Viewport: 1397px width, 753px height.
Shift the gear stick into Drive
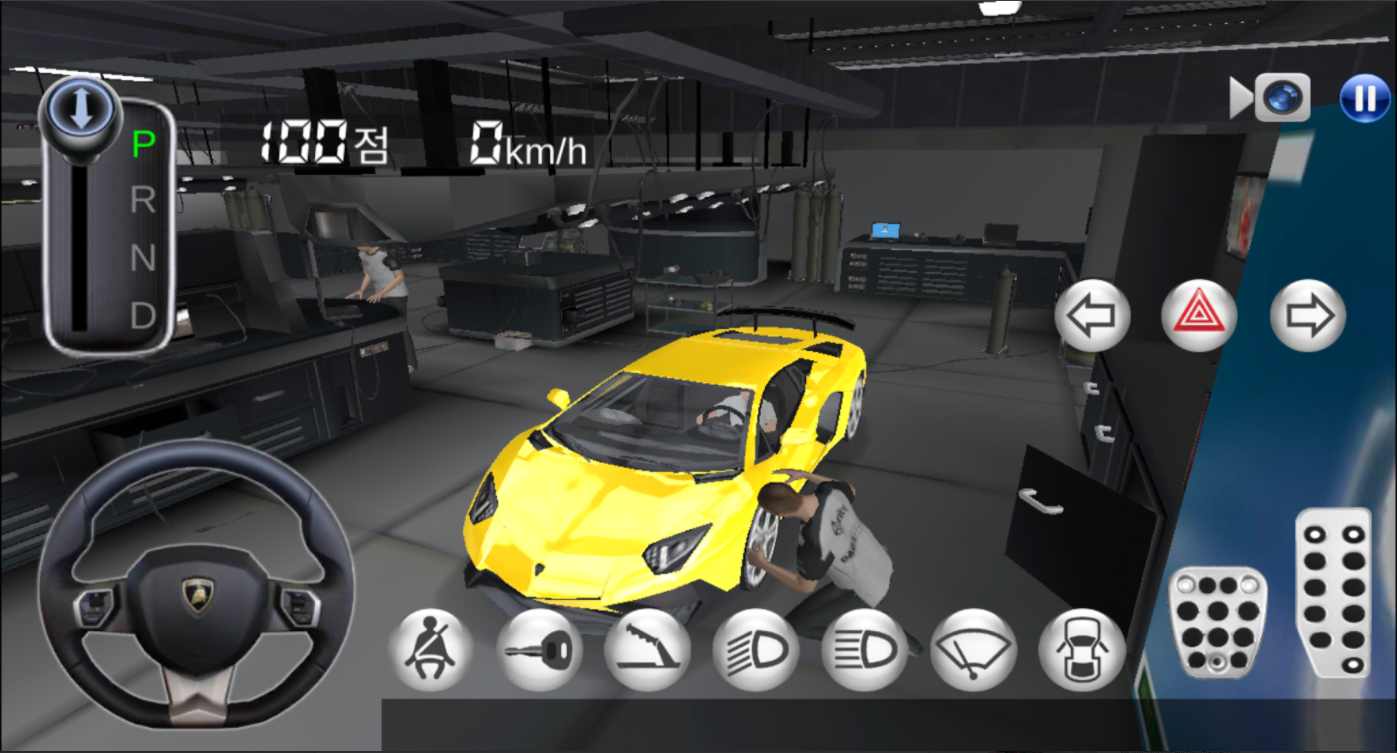click(x=145, y=318)
